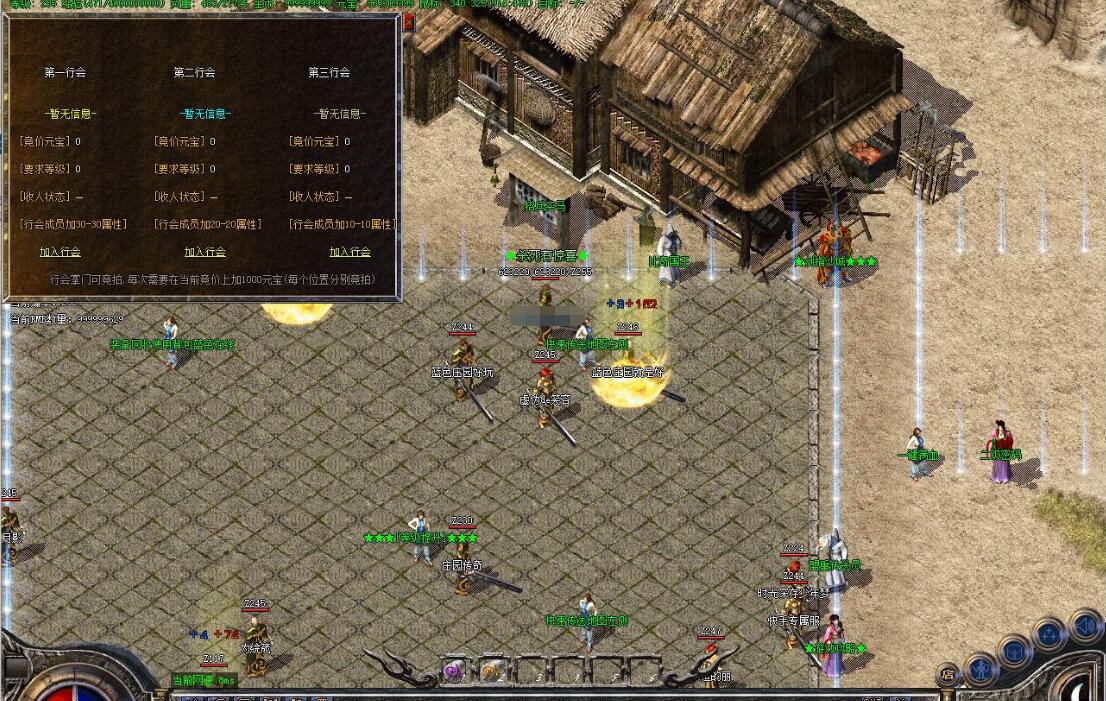Image resolution: width=1106 pixels, height=701 pixels.
Task: Toggle sound with the round speaker button
Action: pos(1085,626)
